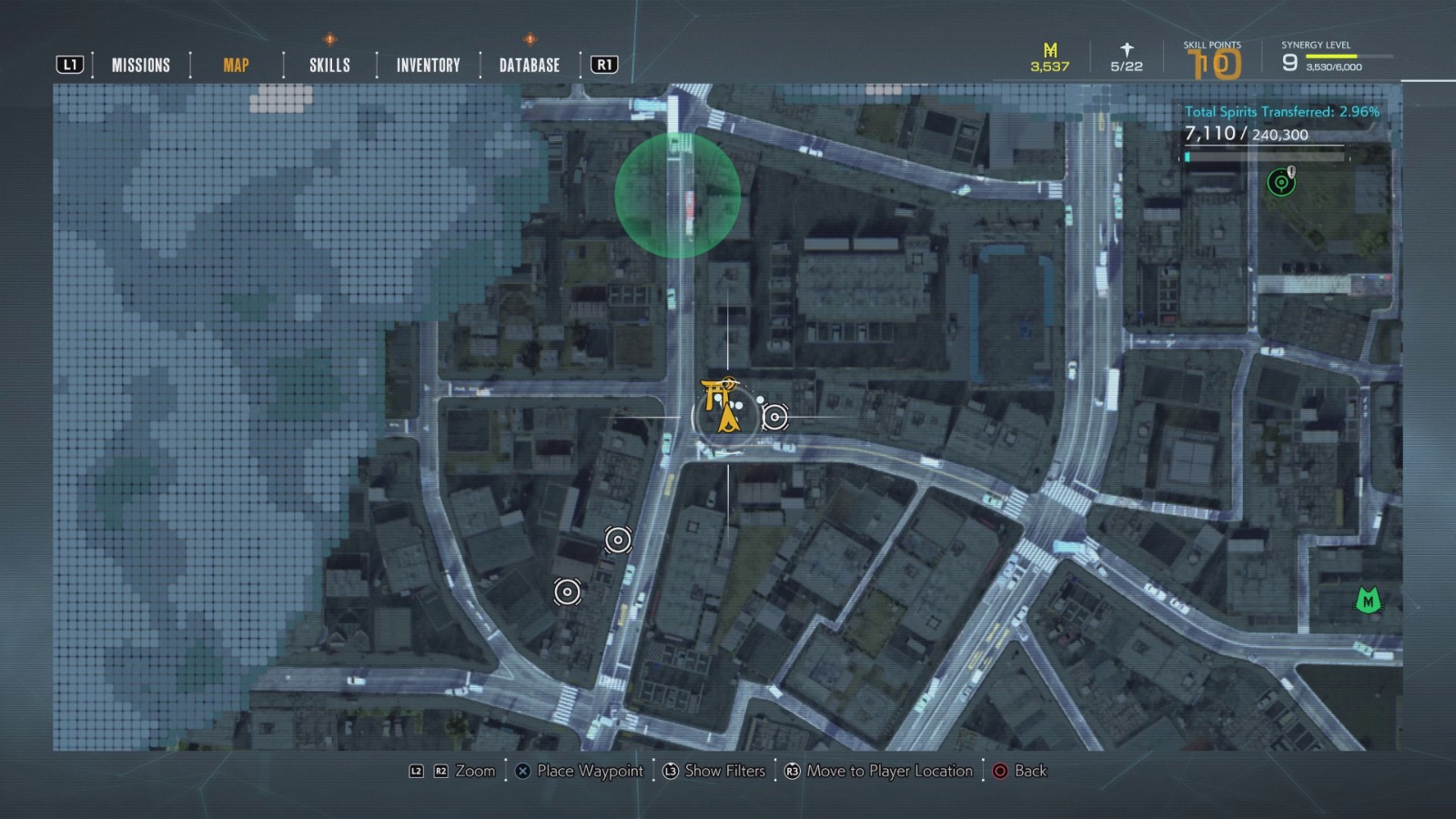Open the spirit cluster icon near the player
Image resolution: width=1456 pixels, height=819 pixels.
click(775, 418)
